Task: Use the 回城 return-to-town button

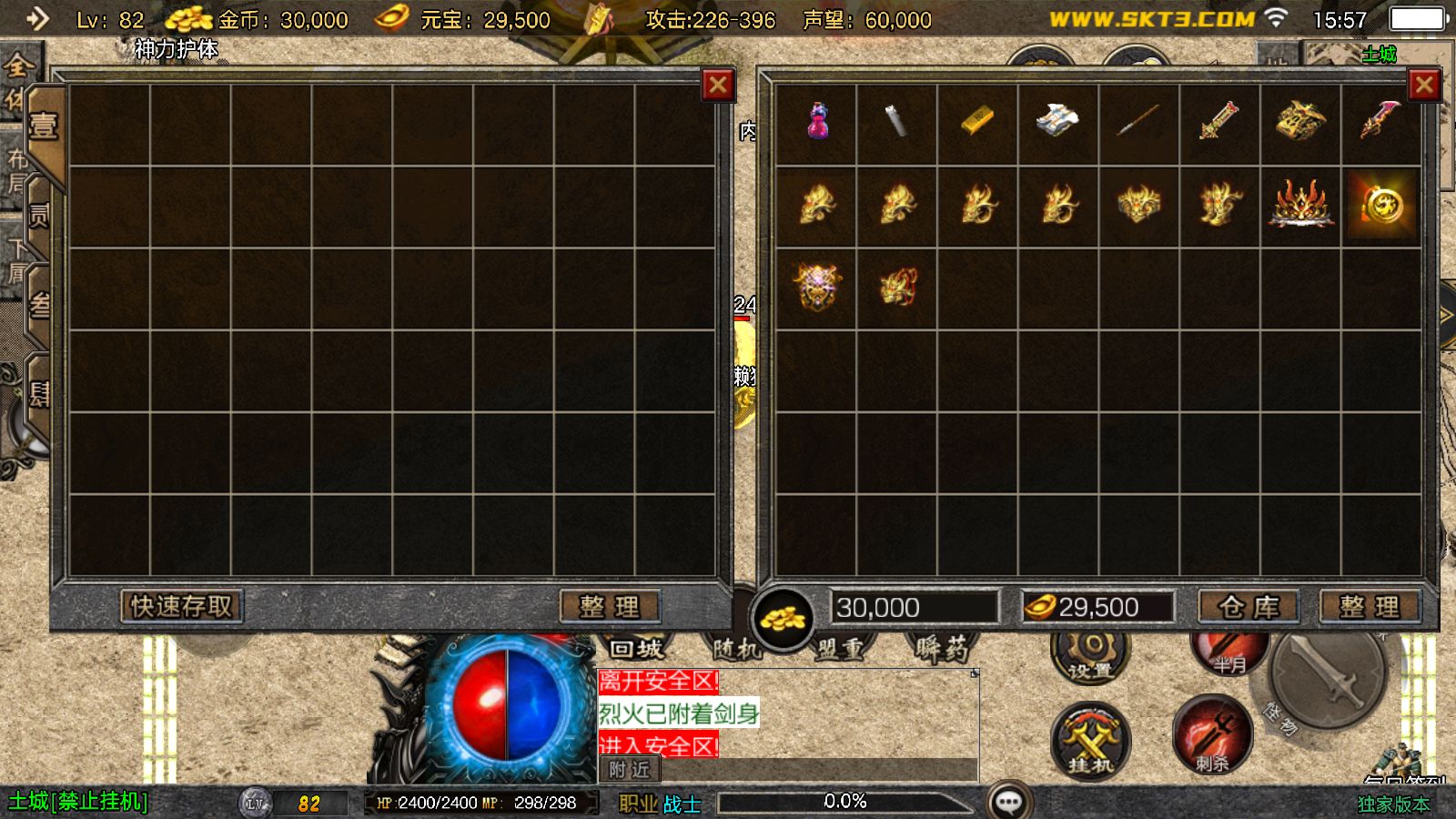Action: (x=636, y=649)
